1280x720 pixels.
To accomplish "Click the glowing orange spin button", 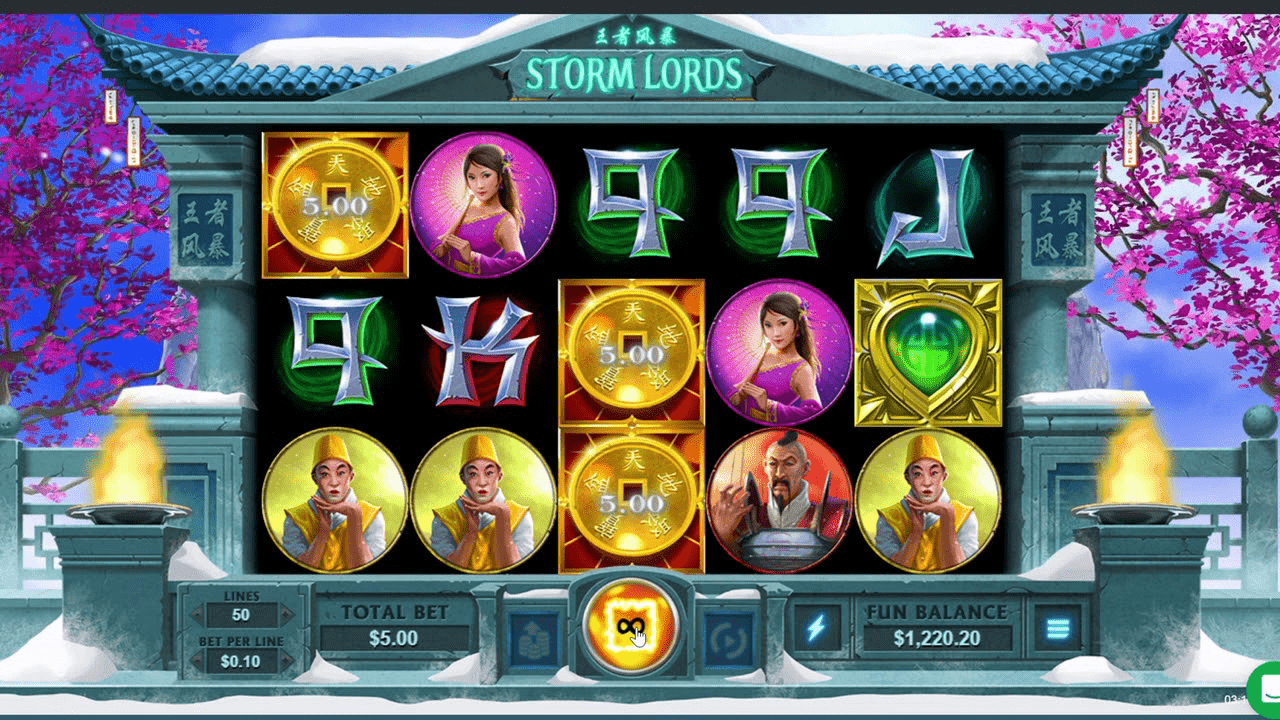I will pos(629,626).
